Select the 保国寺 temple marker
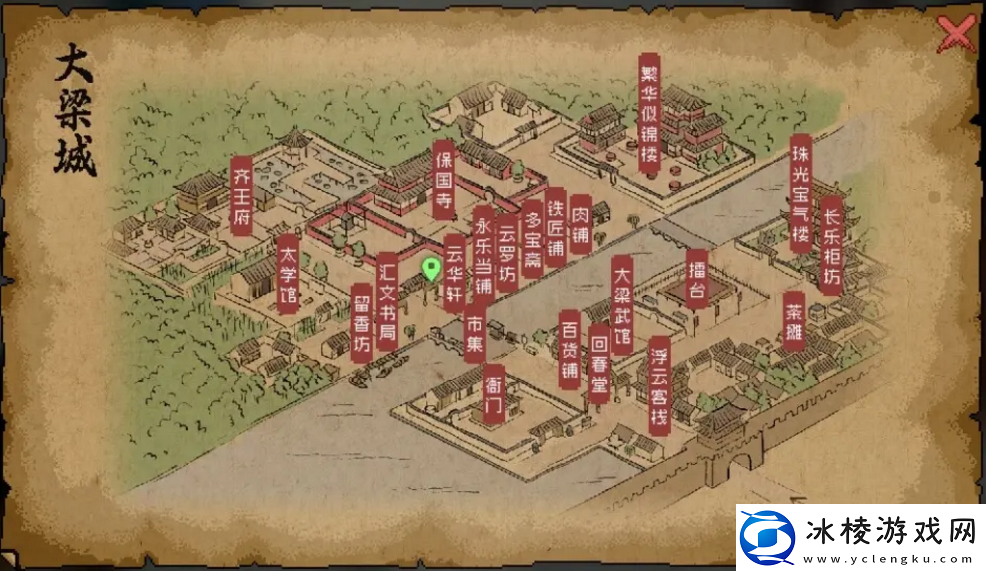 coord(444,180)
